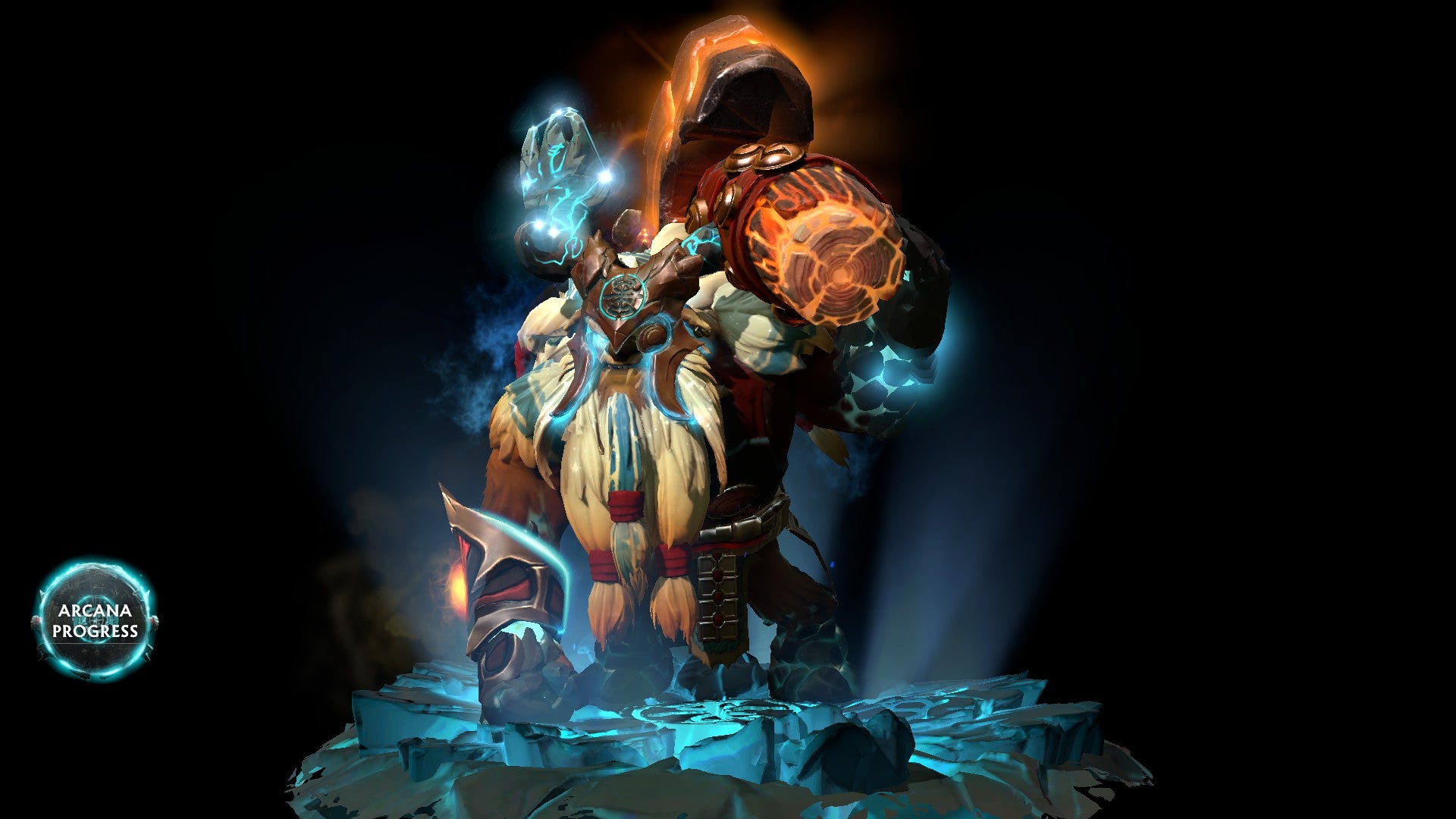Click the rune medallion on the chest armor
Image resolution: width=1456 pixels, height=819 pixels.
[623, 294]
